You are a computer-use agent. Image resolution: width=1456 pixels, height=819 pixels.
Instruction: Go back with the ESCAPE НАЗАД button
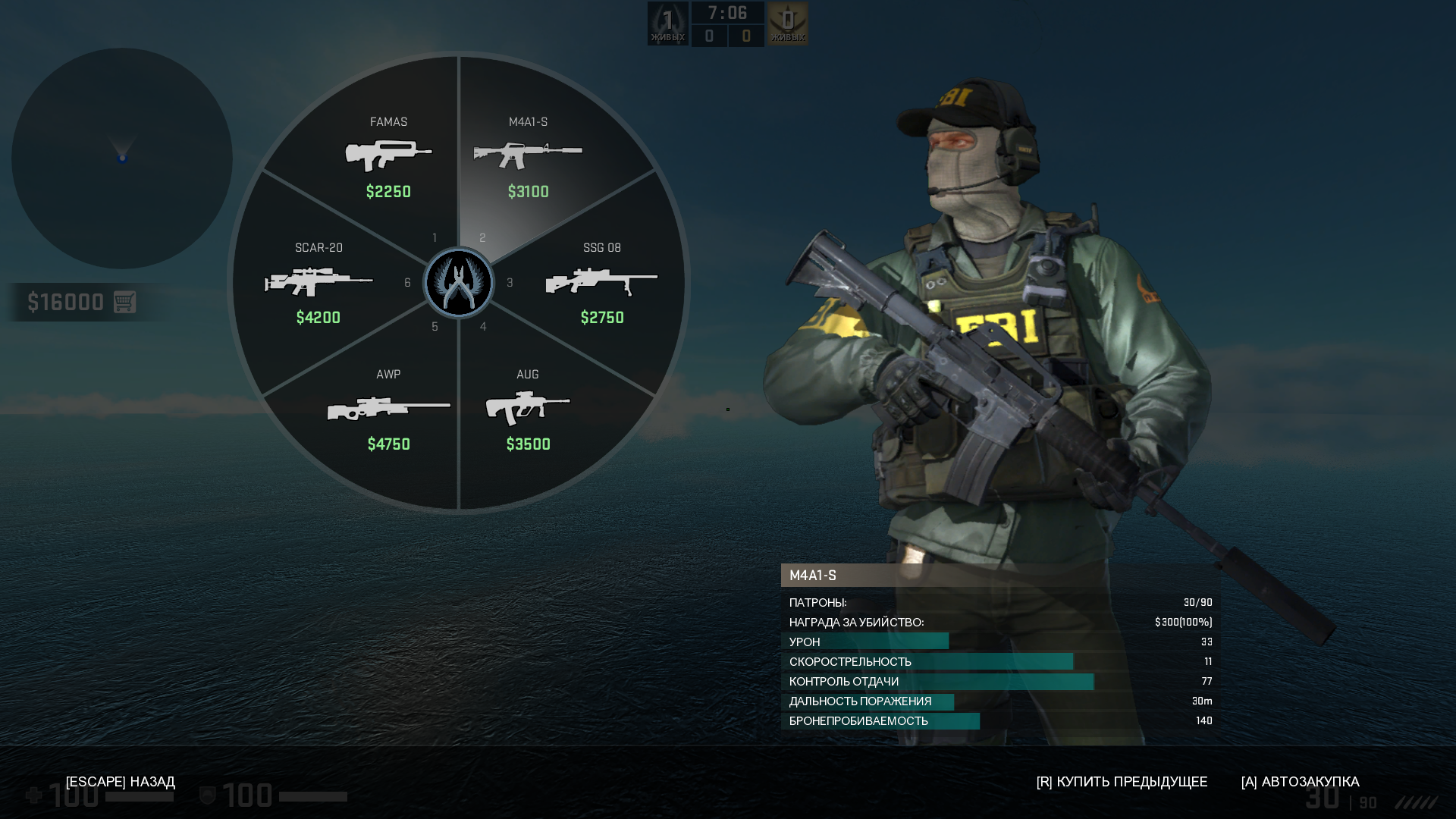click(x=121, y=782)
